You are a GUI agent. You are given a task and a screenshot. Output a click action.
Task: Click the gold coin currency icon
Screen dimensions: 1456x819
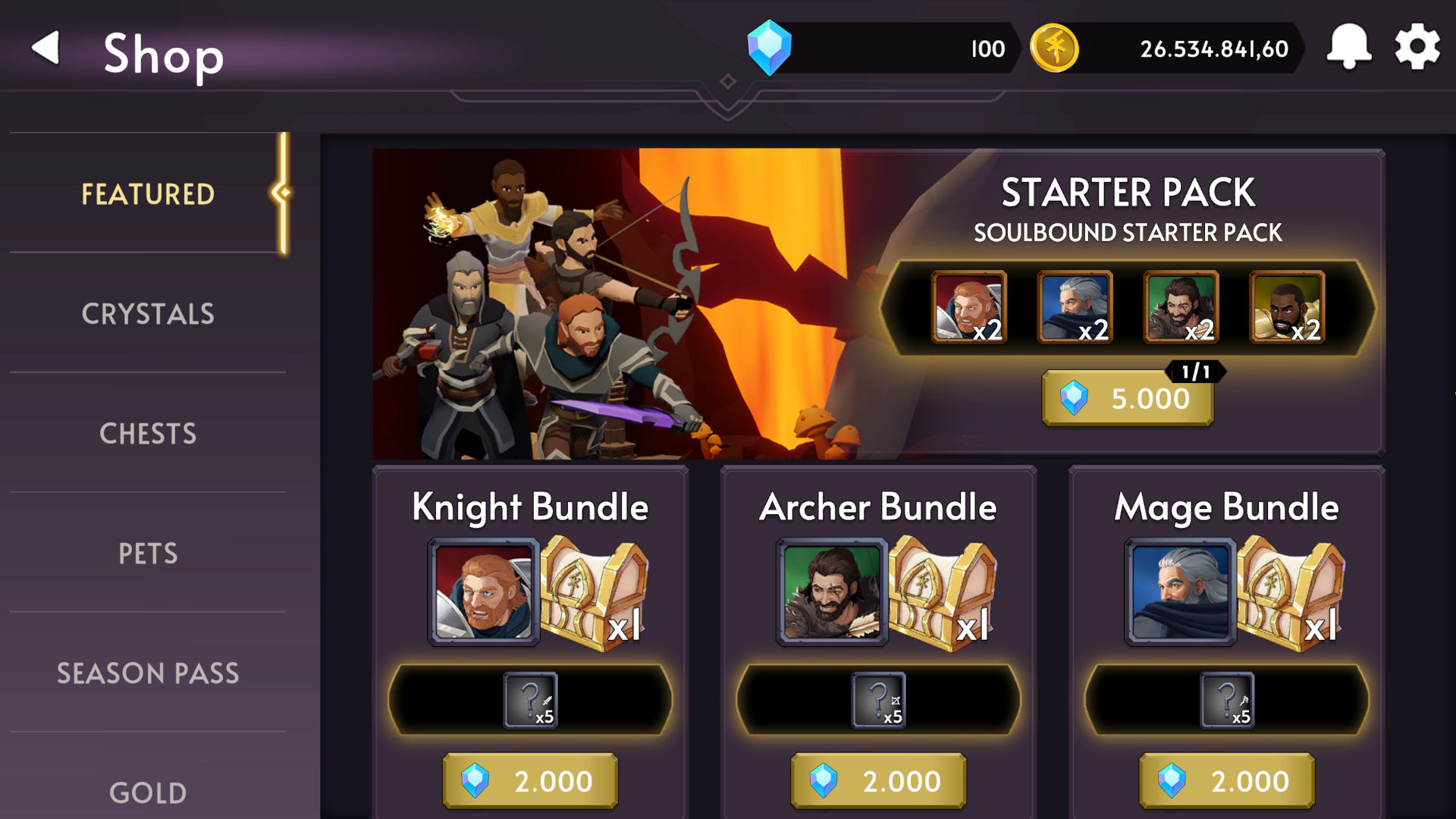point(1054,48)
